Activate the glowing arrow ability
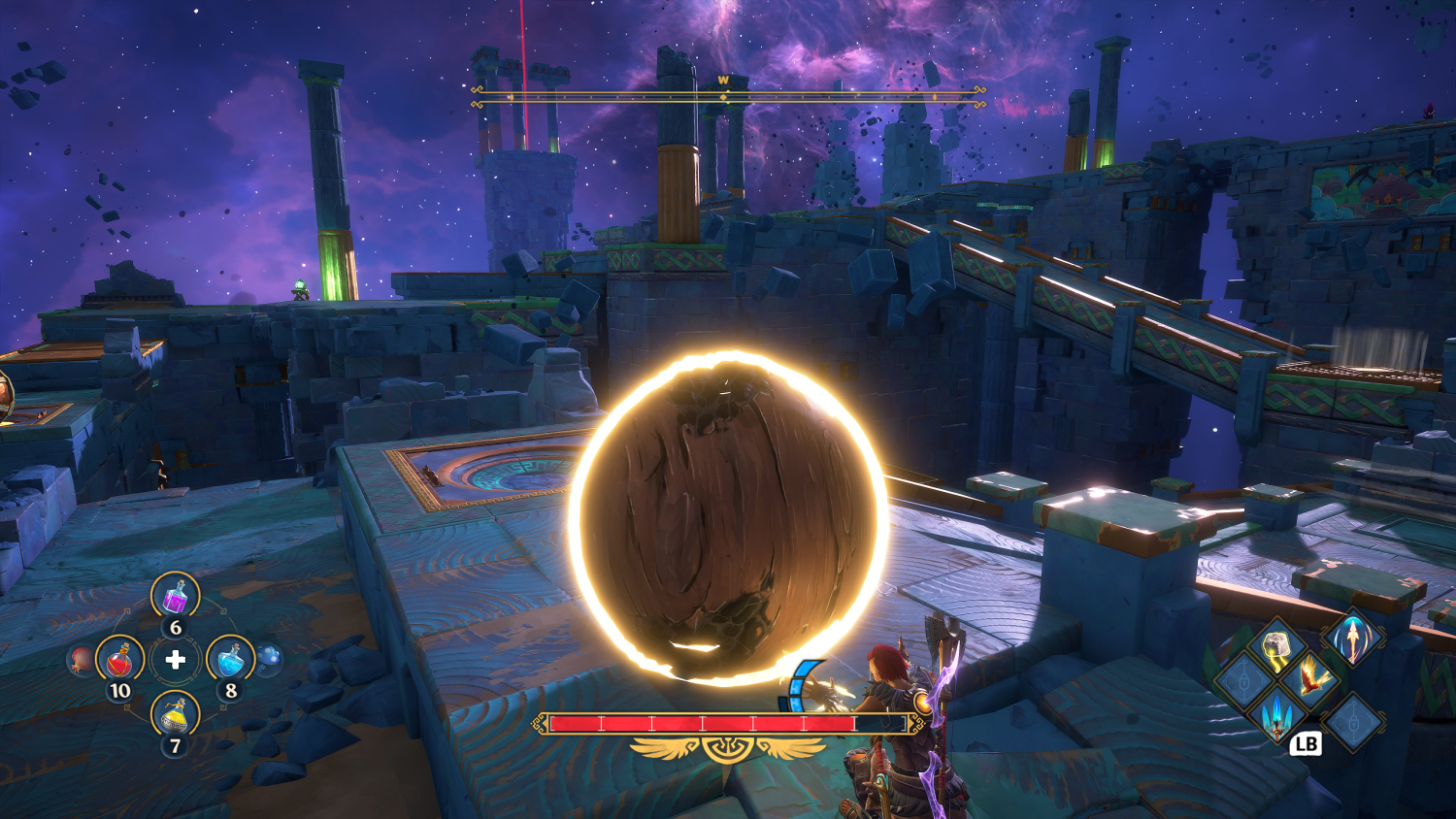 point(1352,637)
